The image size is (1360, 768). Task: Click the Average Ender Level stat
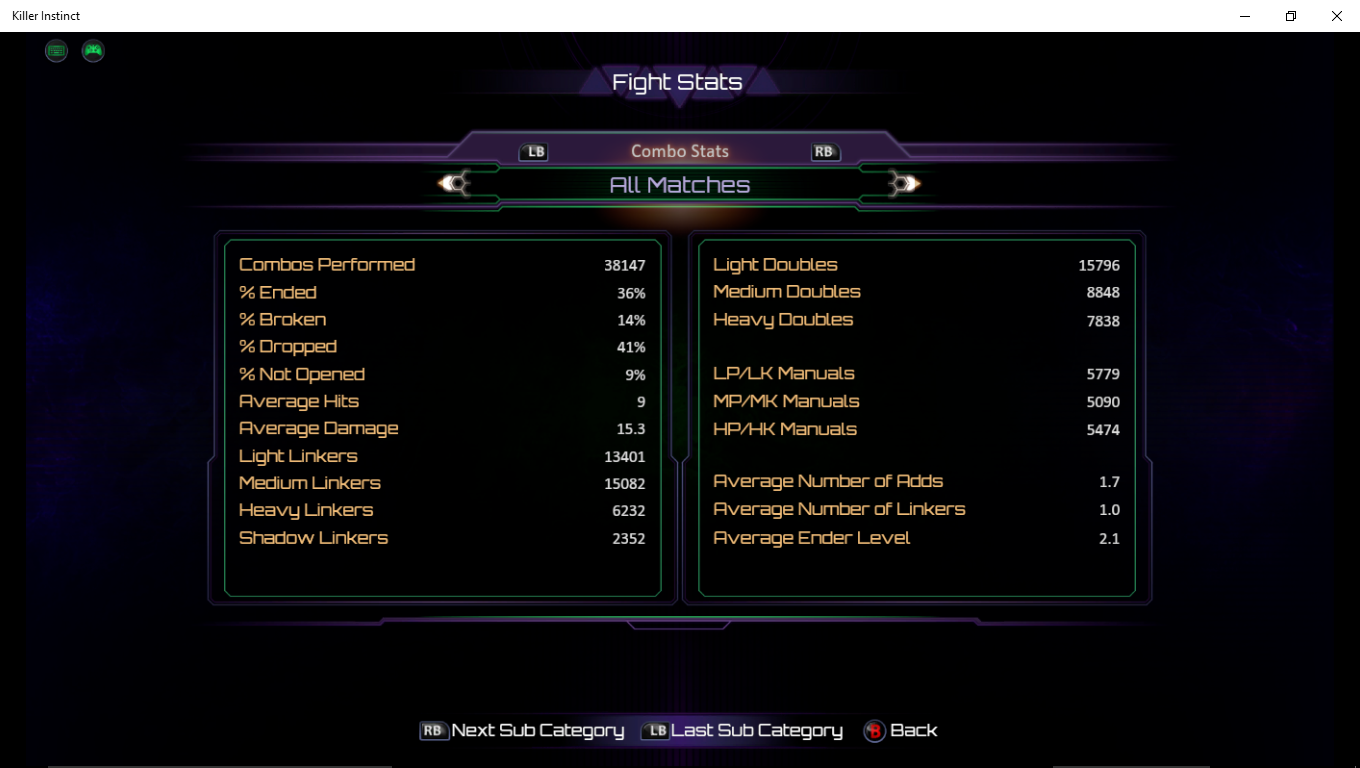(810, 537)
